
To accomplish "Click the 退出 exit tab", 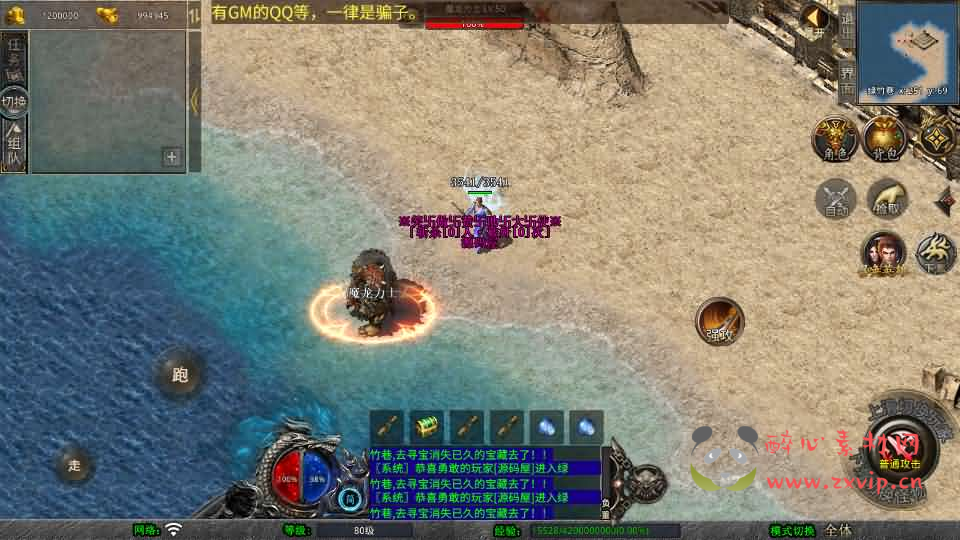I will point(847,24).
